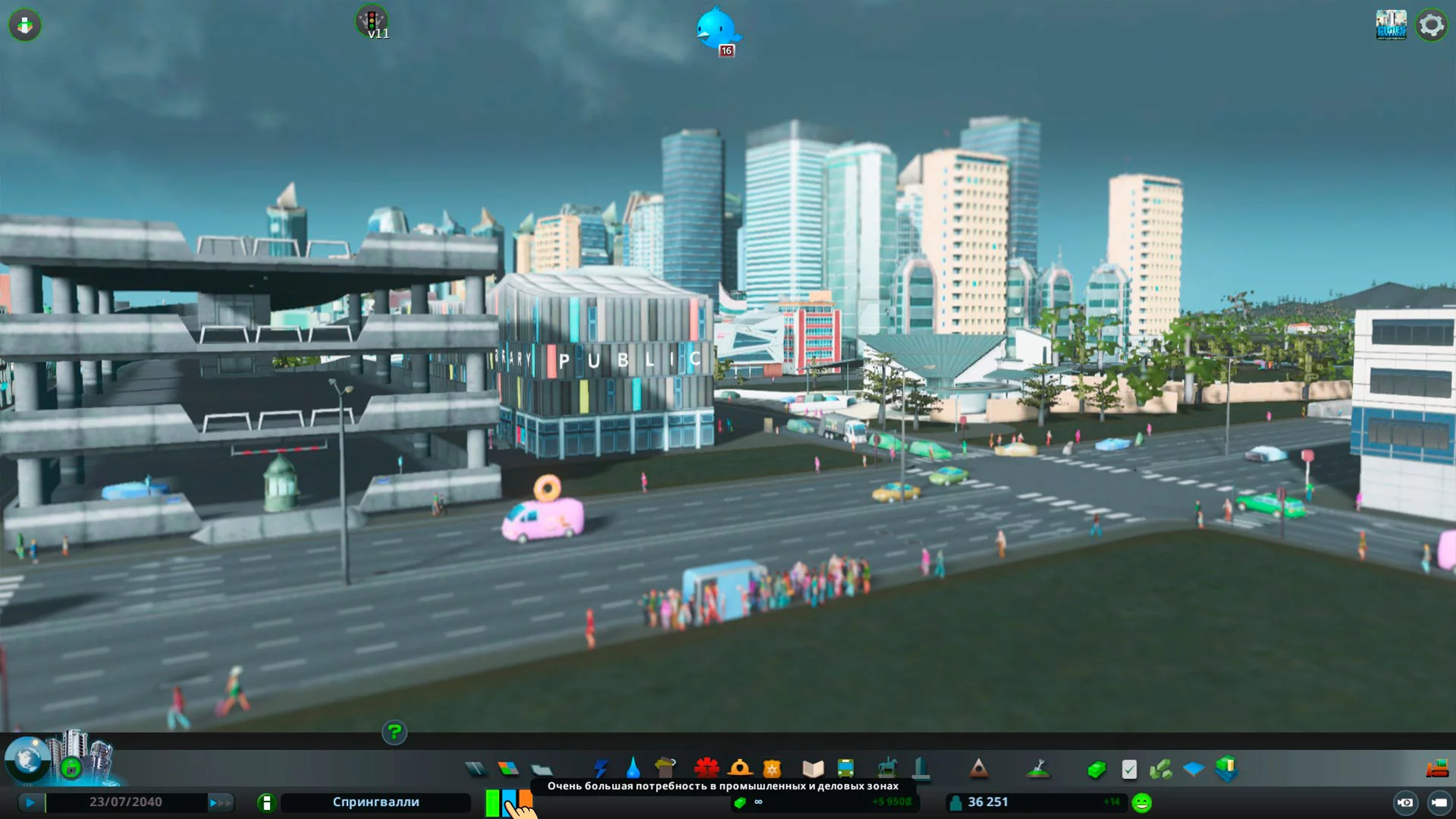Open the Garbage bin menu
The image size is (1456, 819).
(x=665, y=768)
